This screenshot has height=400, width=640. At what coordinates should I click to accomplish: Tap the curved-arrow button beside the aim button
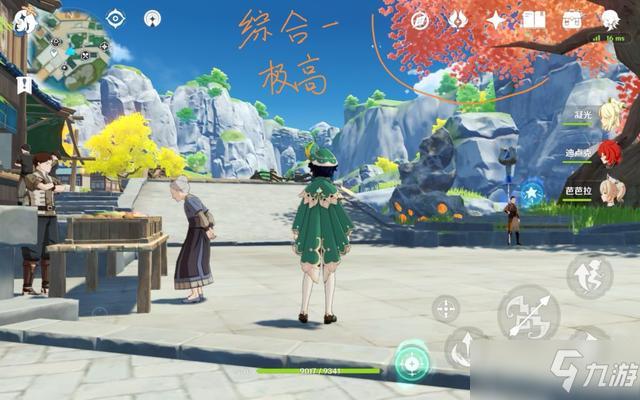[x=466, y=348]
